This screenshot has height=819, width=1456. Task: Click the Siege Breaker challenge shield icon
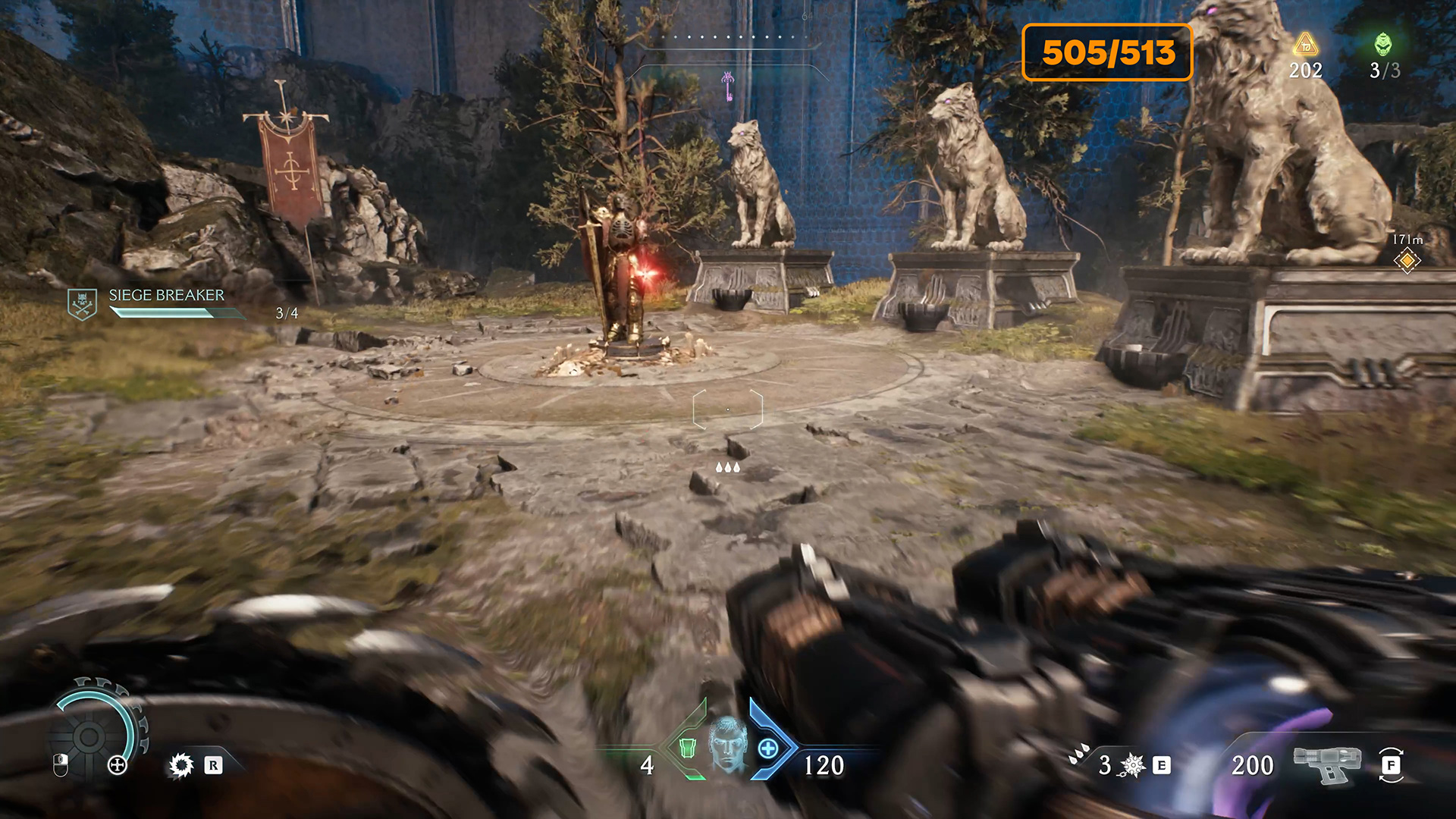tap(82, 303)
